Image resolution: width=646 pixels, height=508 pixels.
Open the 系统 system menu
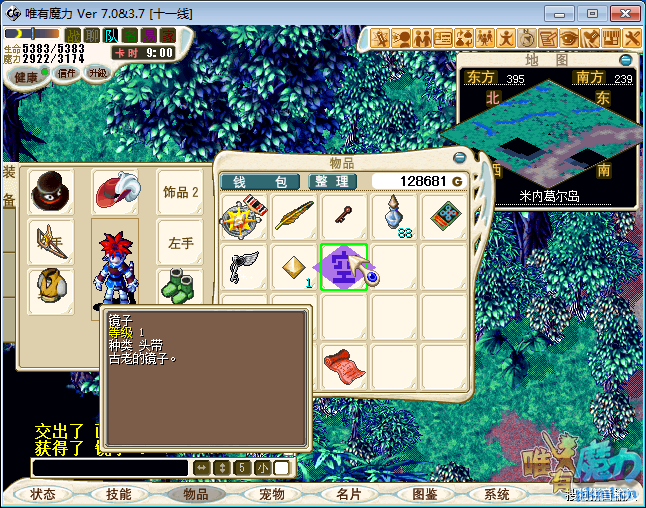point(497,494)
